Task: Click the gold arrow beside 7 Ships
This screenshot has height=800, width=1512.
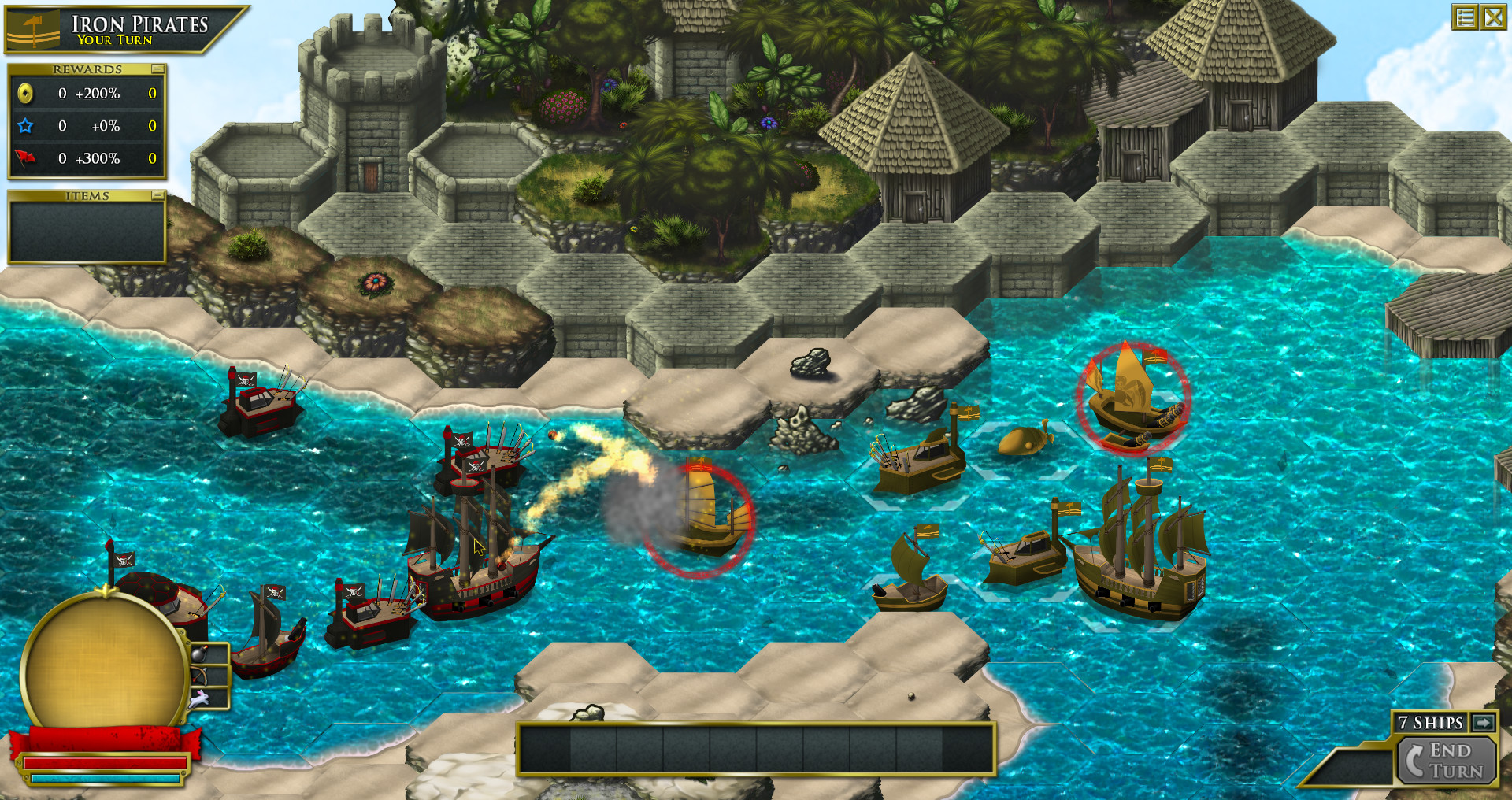Action: point(1484,722)
